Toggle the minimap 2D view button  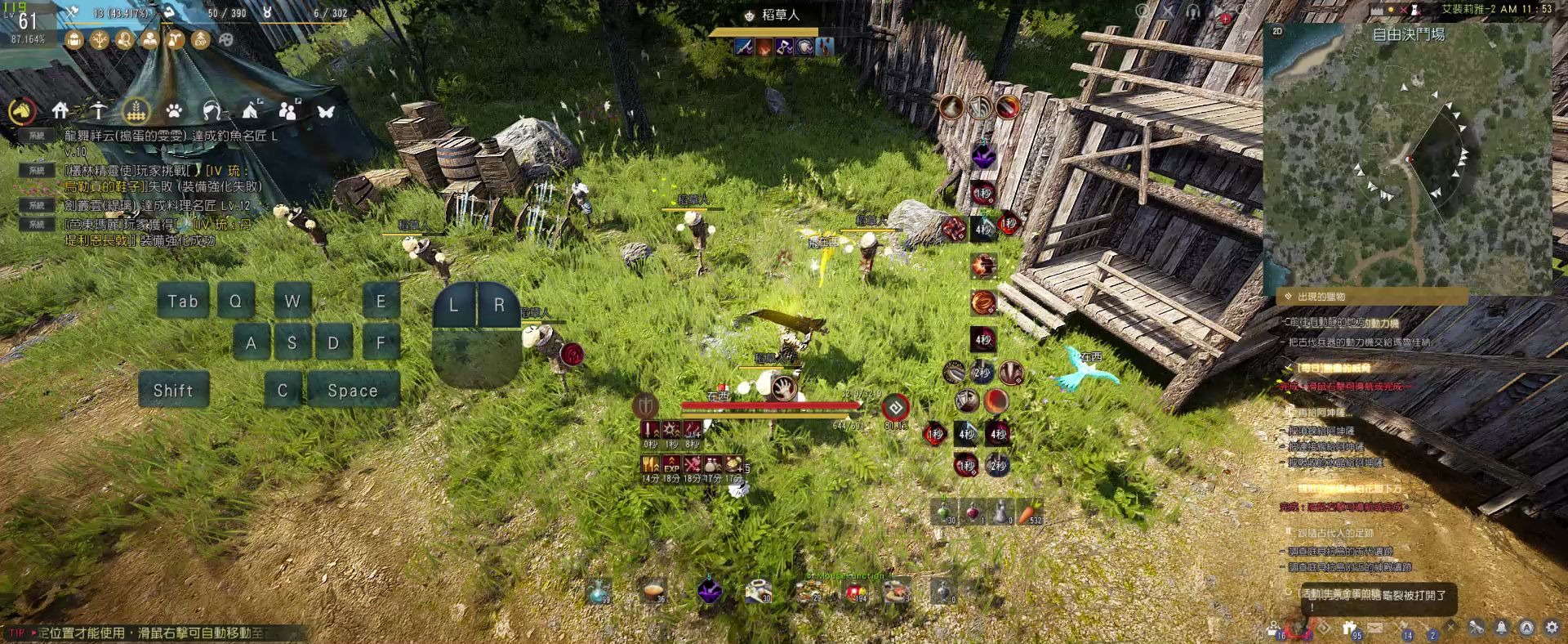[x=1277, y=31]
